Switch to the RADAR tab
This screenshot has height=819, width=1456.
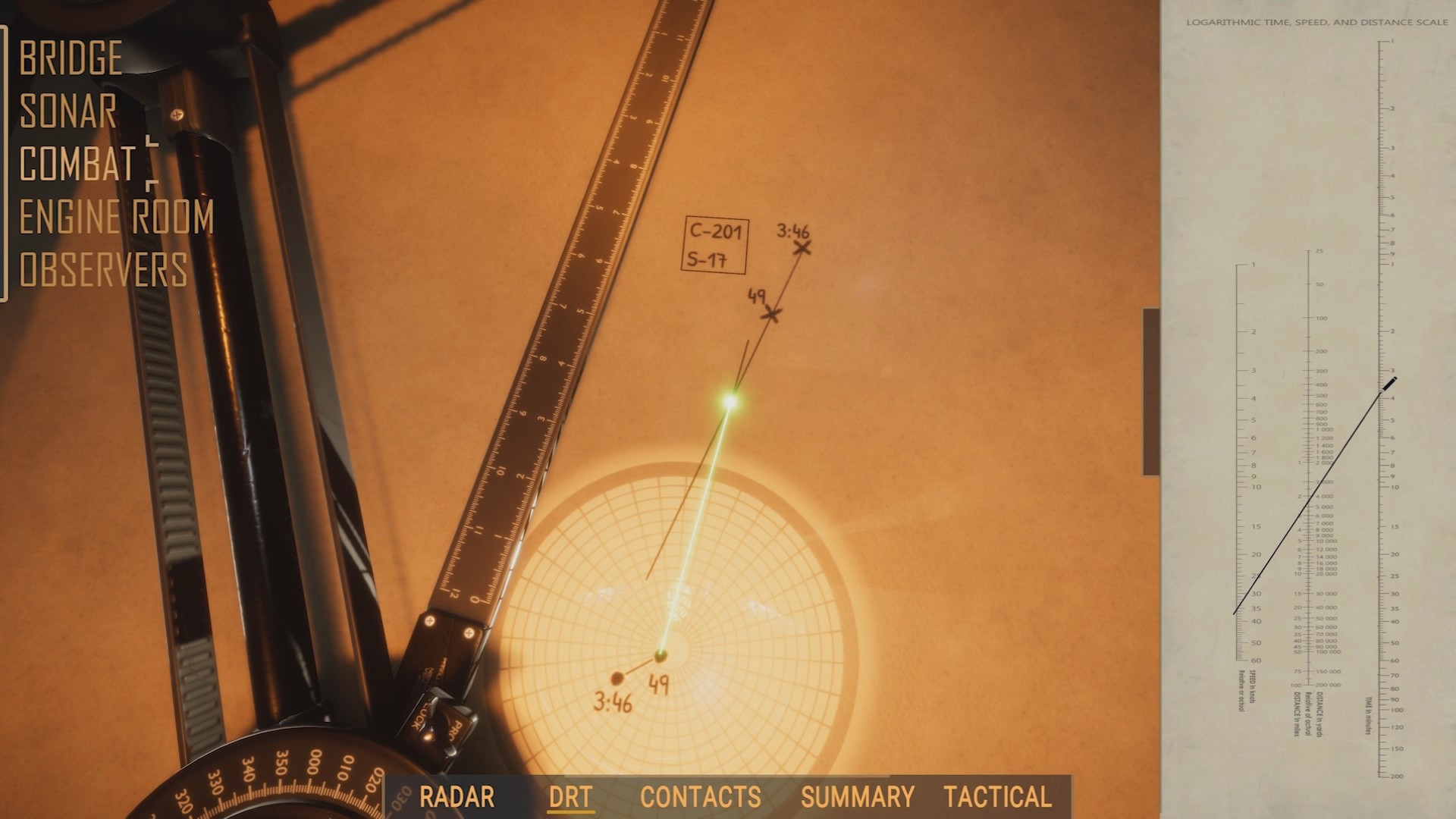[x=457, y=797]
